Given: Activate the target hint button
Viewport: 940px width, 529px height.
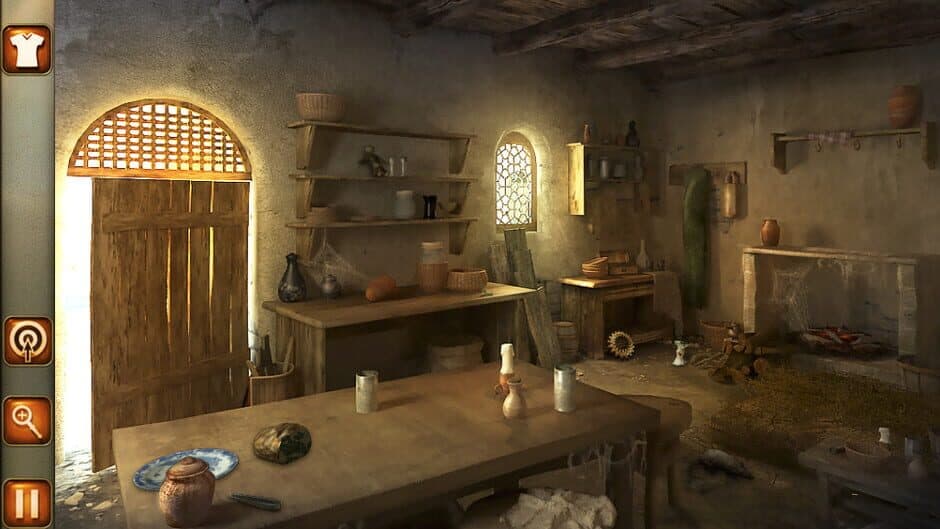Looking at the screenshot, I should (x=27, y=342).
